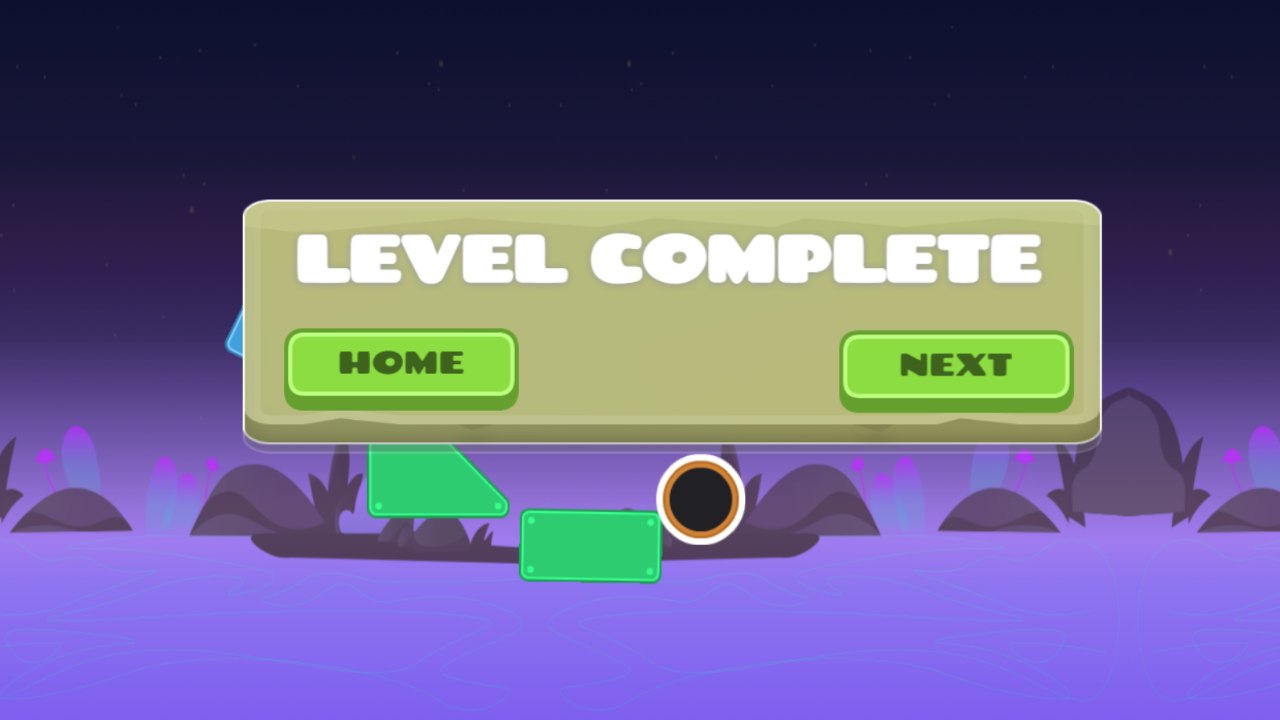Click the LEVEL COMPLETE title text
Screen dimensions: 1280x720
[668, 258]
